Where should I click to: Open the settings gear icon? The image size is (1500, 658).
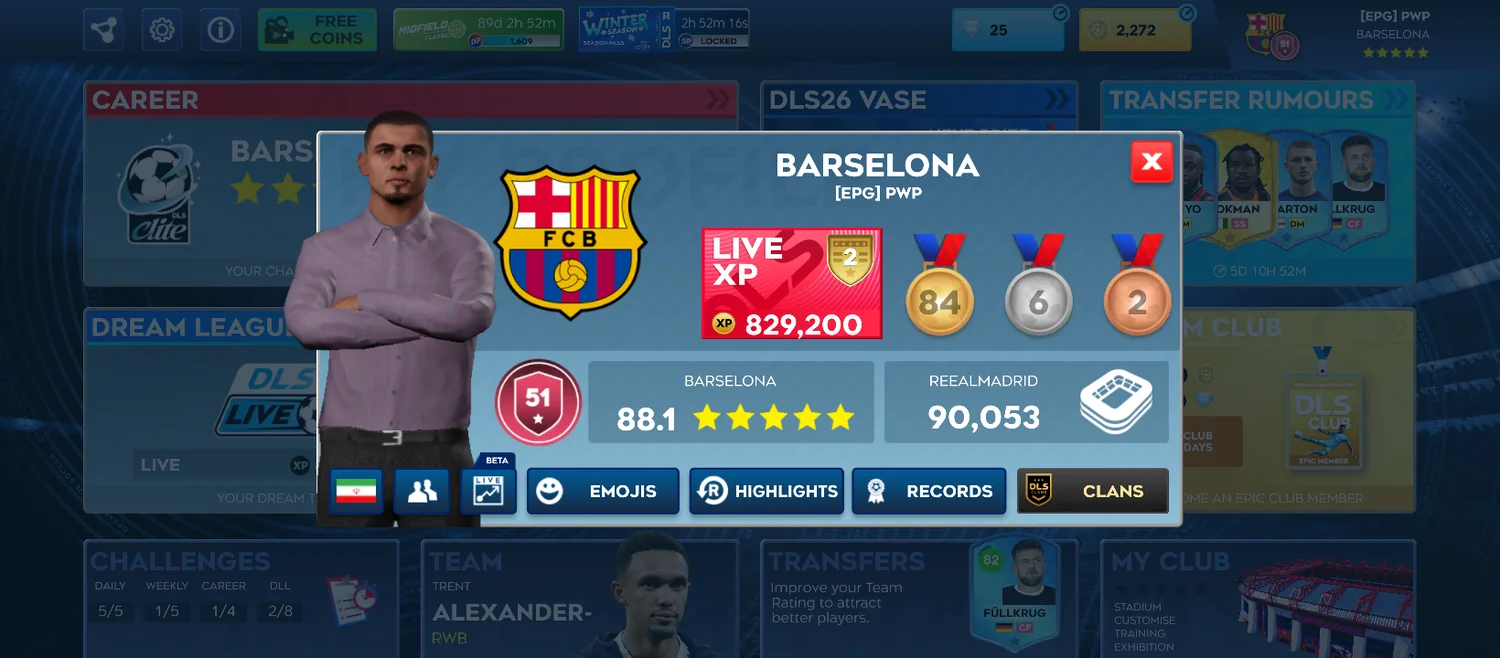161,30
